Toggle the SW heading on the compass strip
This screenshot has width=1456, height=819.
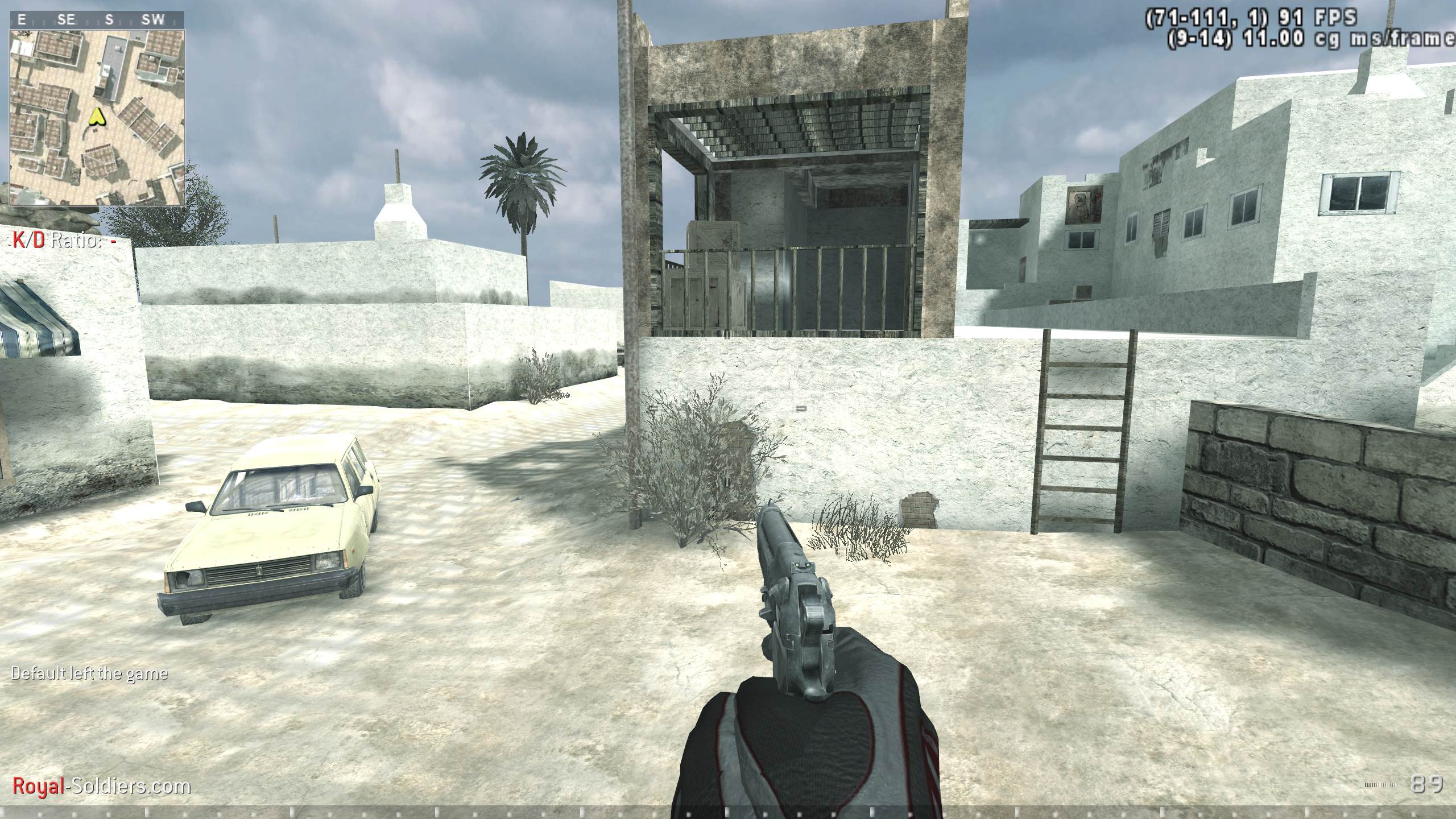pos(154,19)
